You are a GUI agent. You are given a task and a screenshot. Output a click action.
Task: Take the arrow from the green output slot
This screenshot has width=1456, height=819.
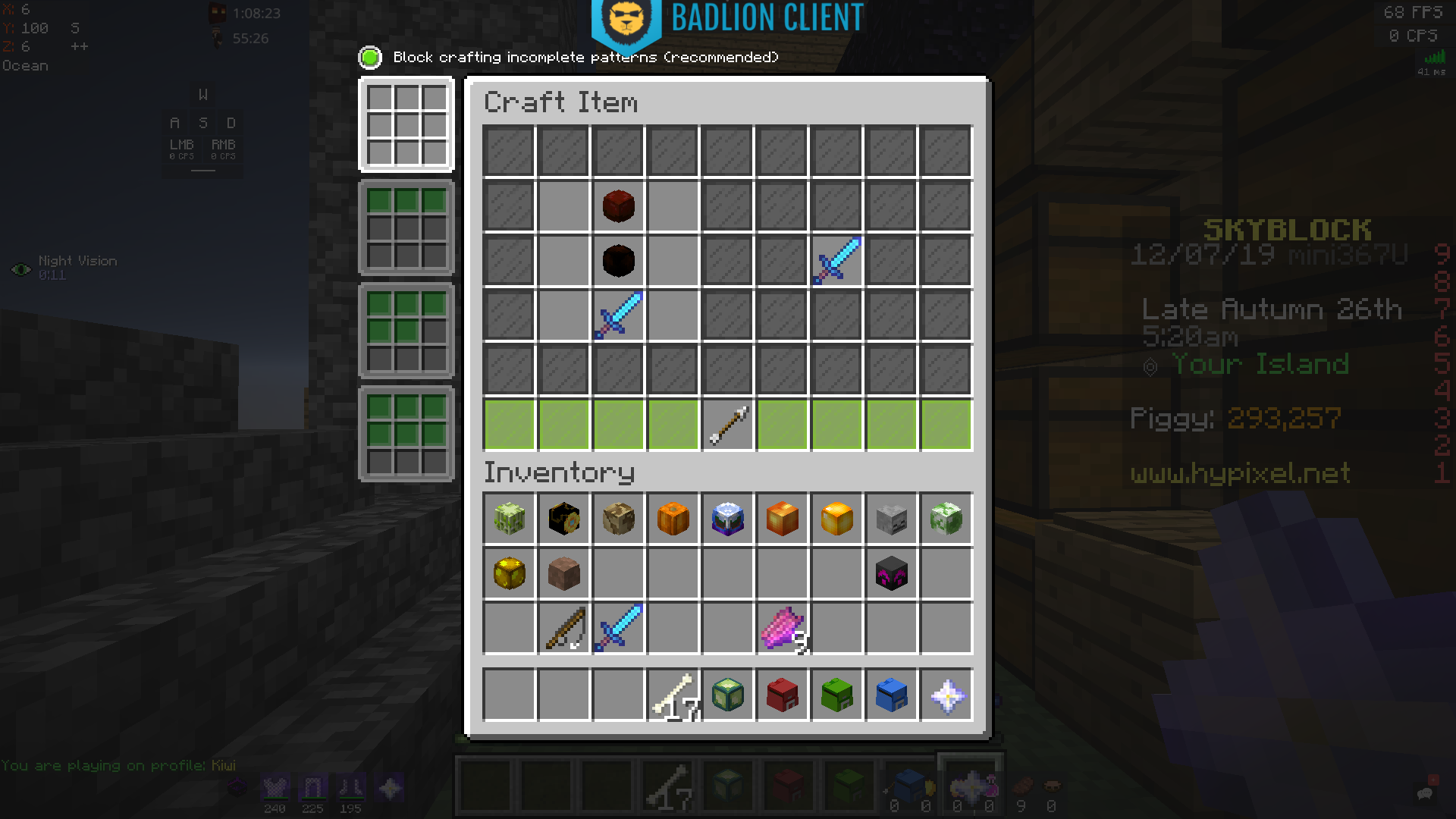click(727, 425)
